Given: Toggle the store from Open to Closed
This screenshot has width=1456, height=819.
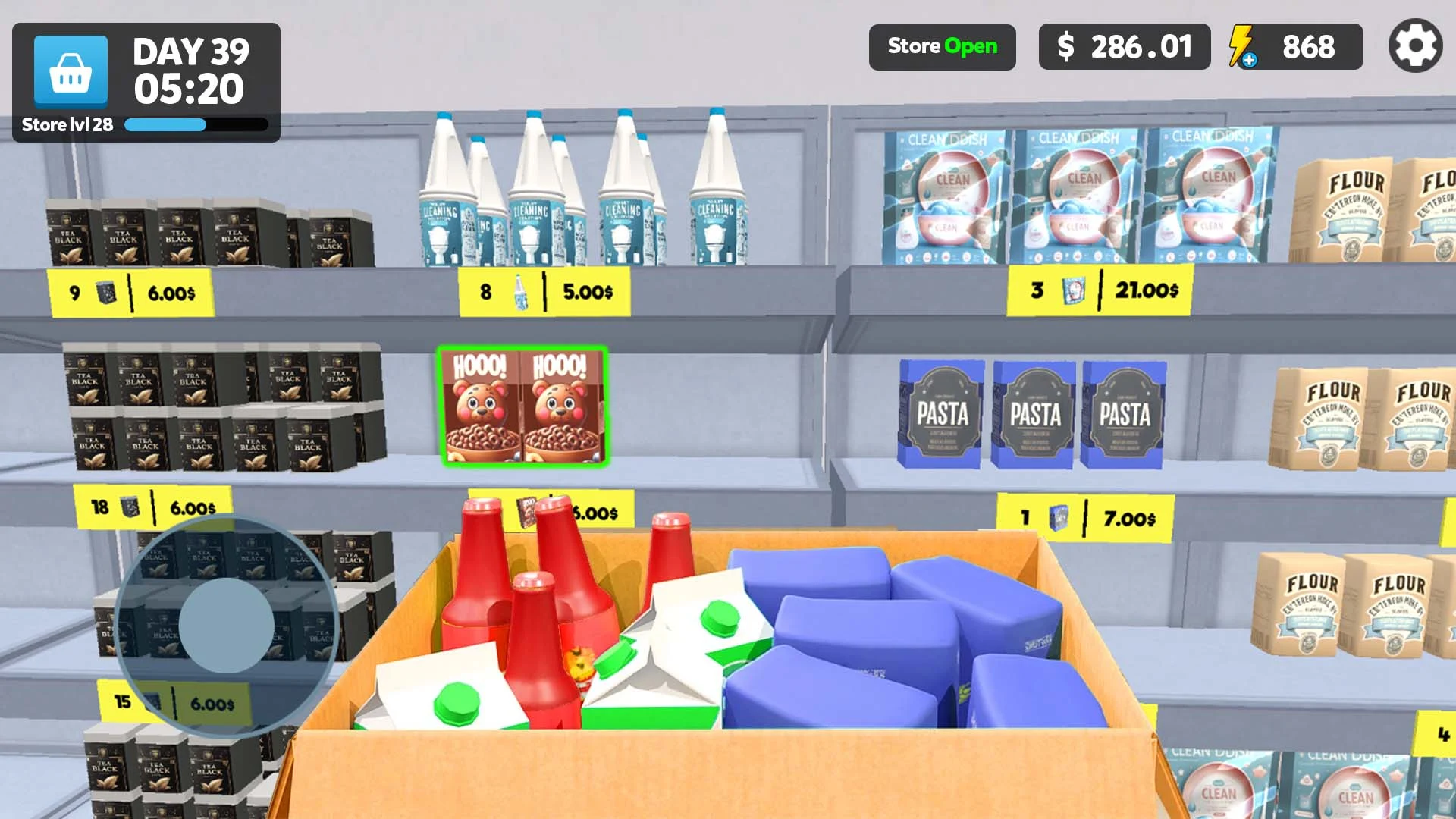Looking at the screenshot, I should tap(943, 47).
